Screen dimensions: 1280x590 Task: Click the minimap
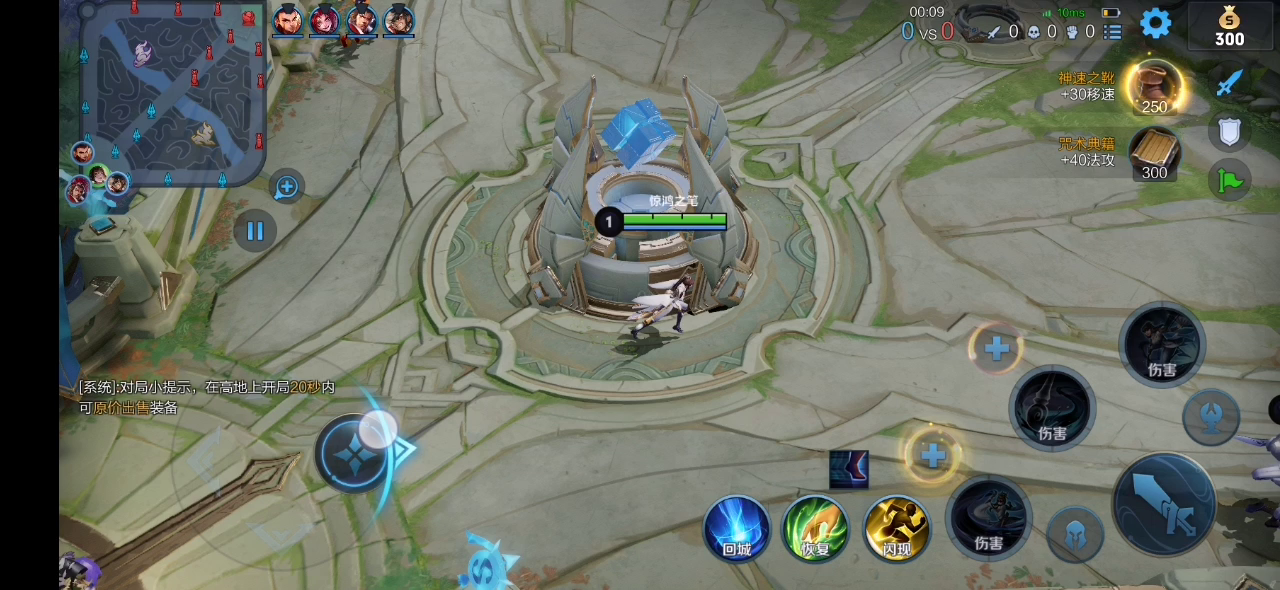tap(172, 94)
